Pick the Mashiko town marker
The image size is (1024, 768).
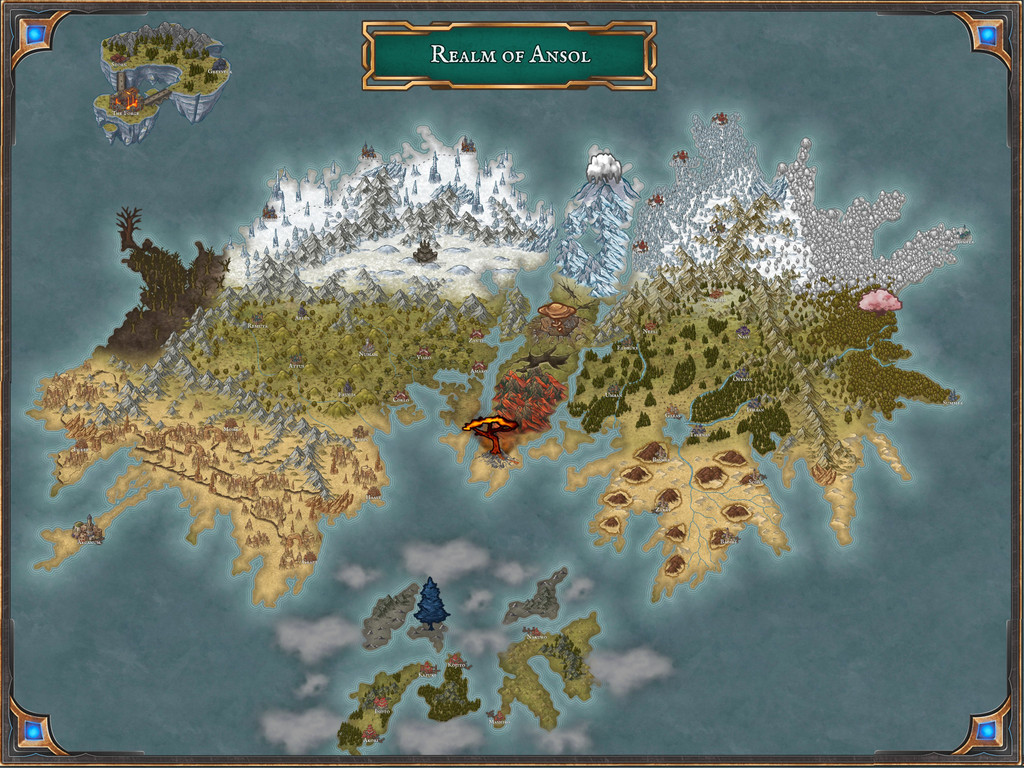pos(500,716)
